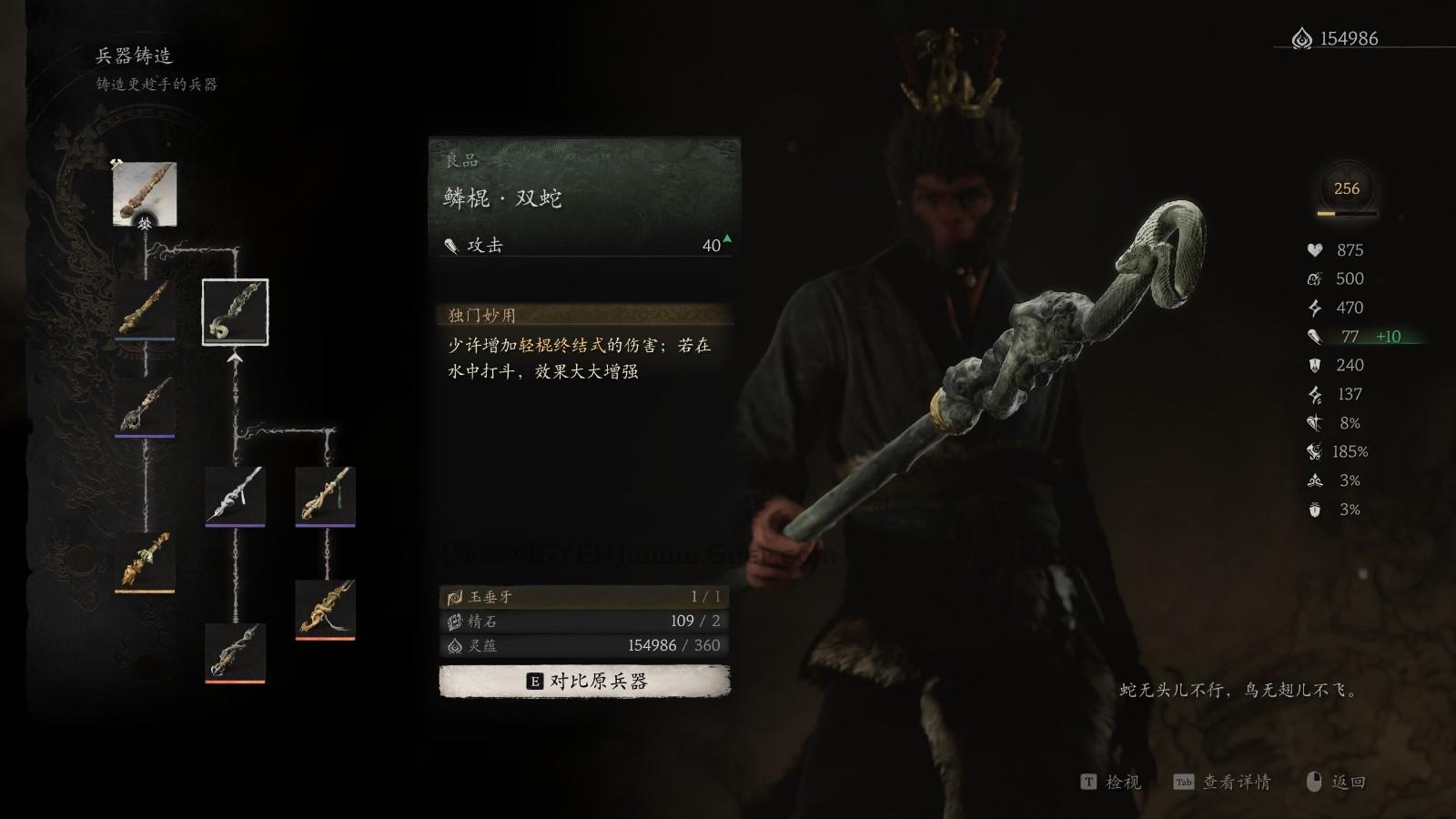The image size is (1456, 819).
Task: Click the 精石 material icon in the cost list
Action: [454, 622]
